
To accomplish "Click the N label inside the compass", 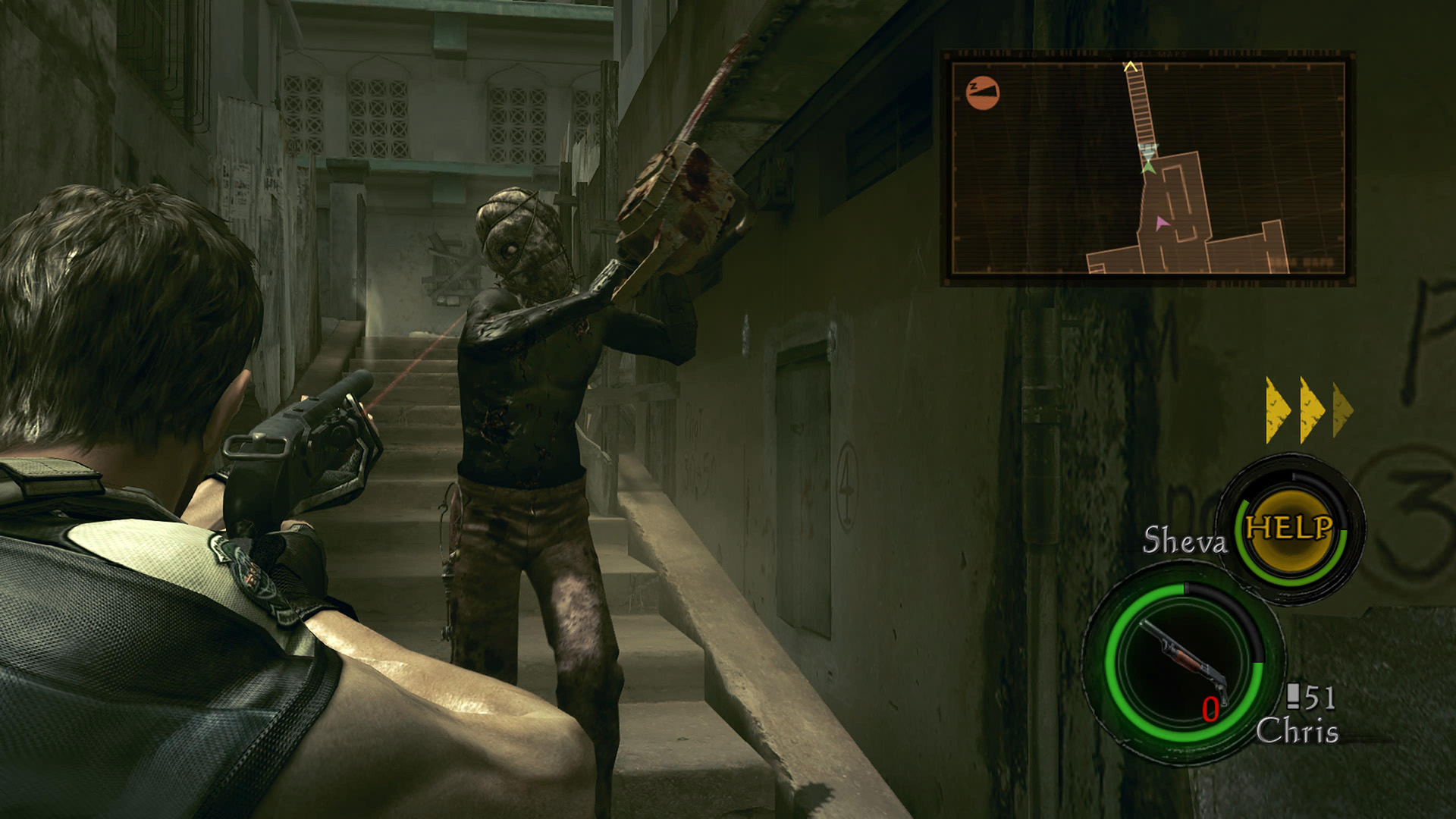I will 973,86.
